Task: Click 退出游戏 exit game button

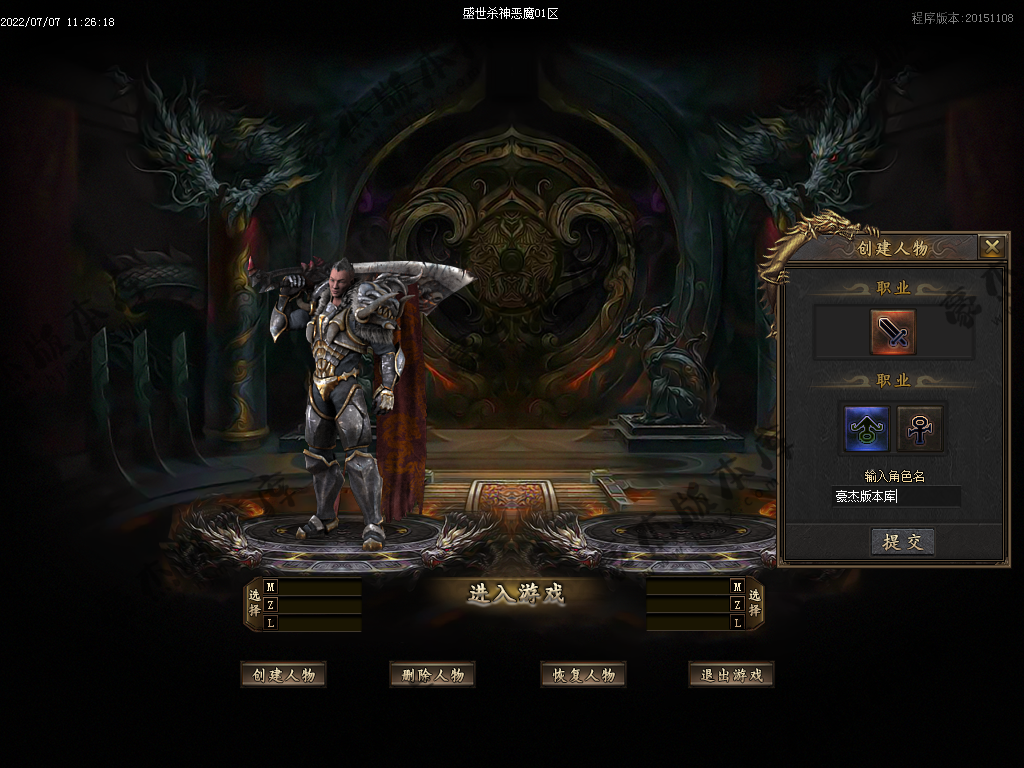Action: (731, 675)
